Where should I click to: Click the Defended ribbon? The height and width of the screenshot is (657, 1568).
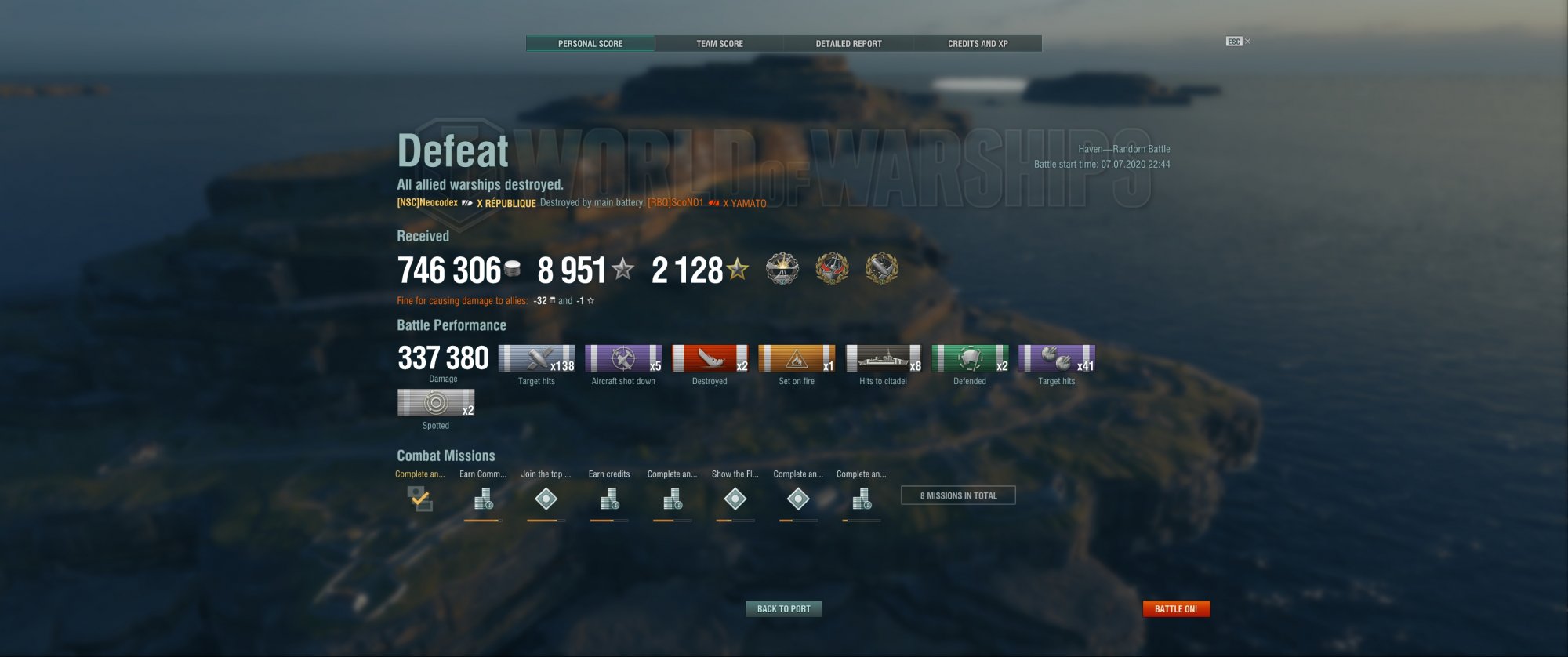click(970, 359)
